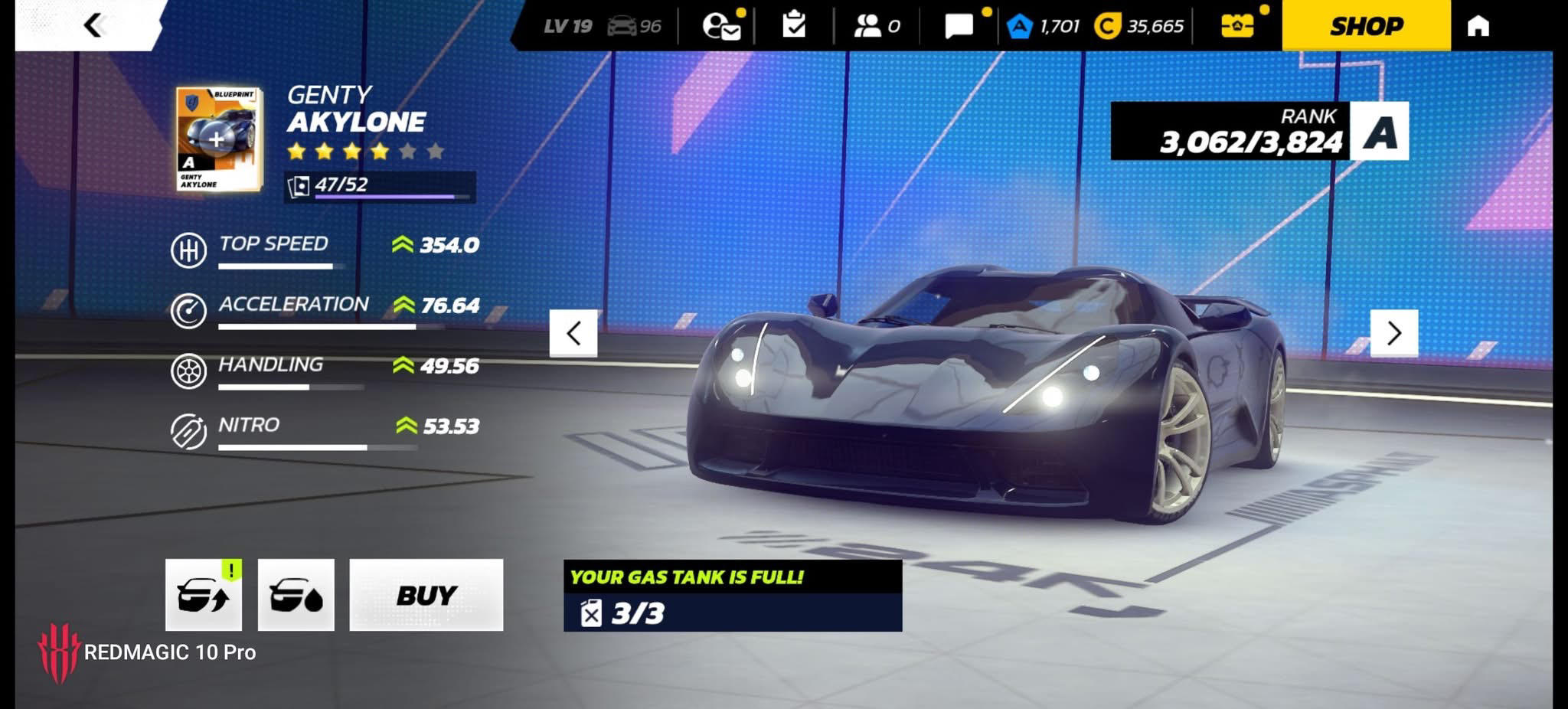Select the Akylone blueprint card
The image size is (1568, 709).
219,139
